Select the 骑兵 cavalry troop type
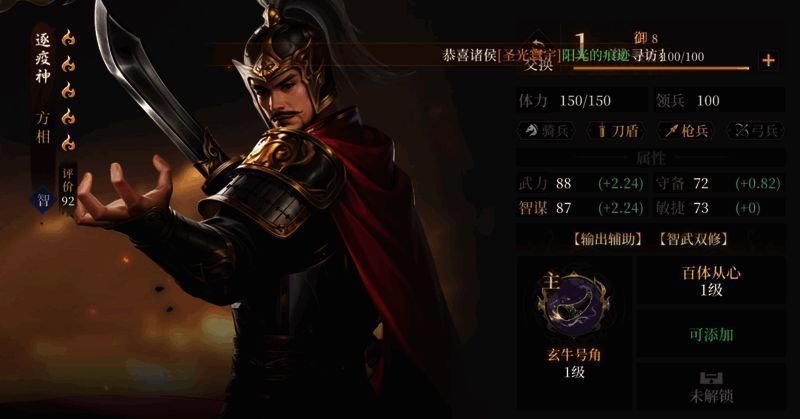The width and height of the screenshot is (800, 419). 547,131
